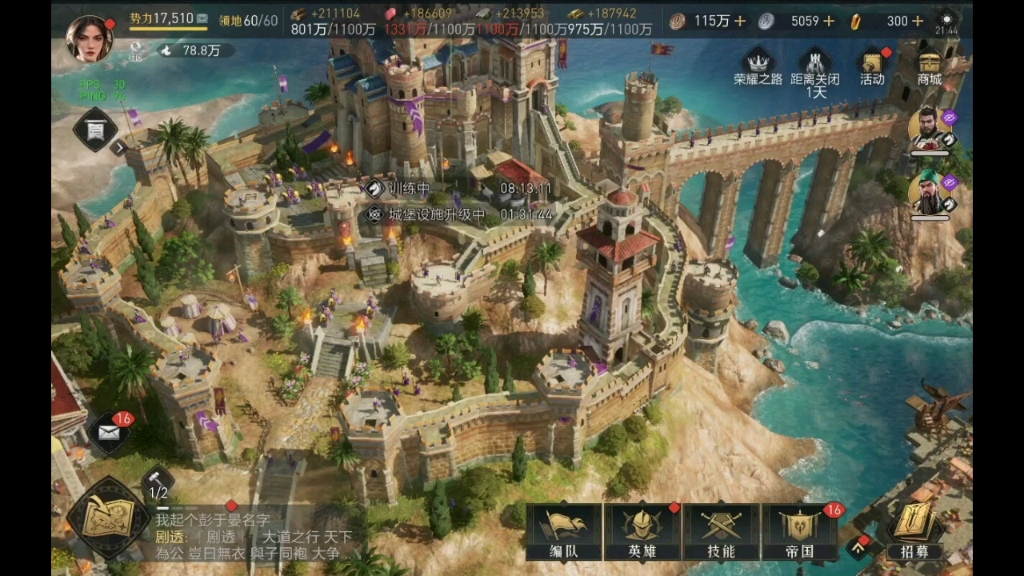Viewport: 1024px width, 576px height.
Task: Open the 荣耀之路 glory road event
Action: tap(757, 66)
